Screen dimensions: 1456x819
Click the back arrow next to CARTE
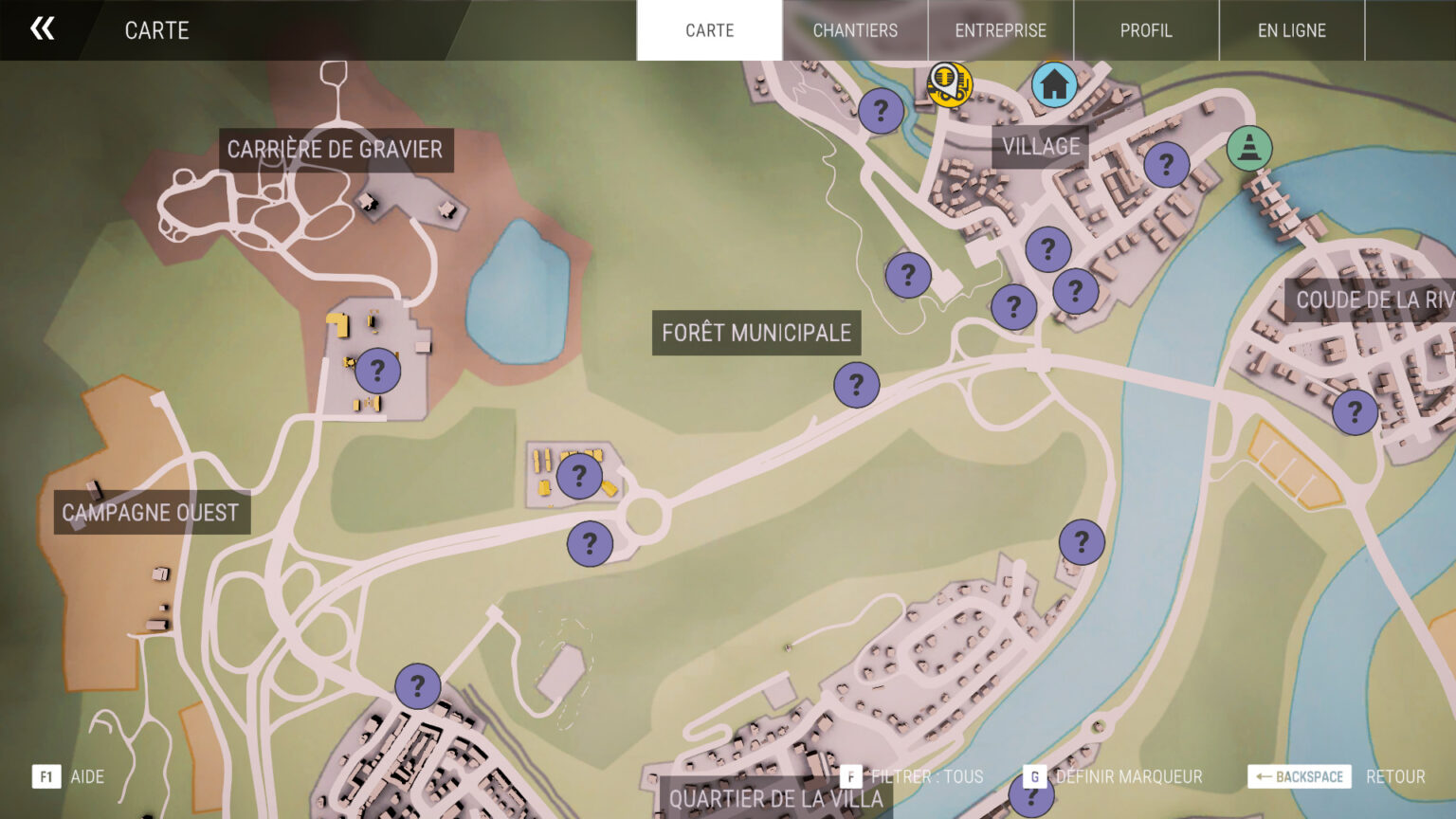42,29
